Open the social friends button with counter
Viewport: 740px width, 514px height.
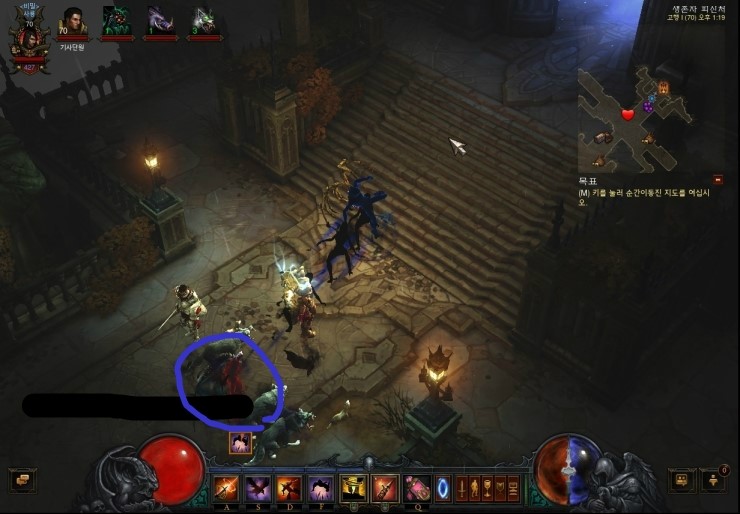click(715, 480)
